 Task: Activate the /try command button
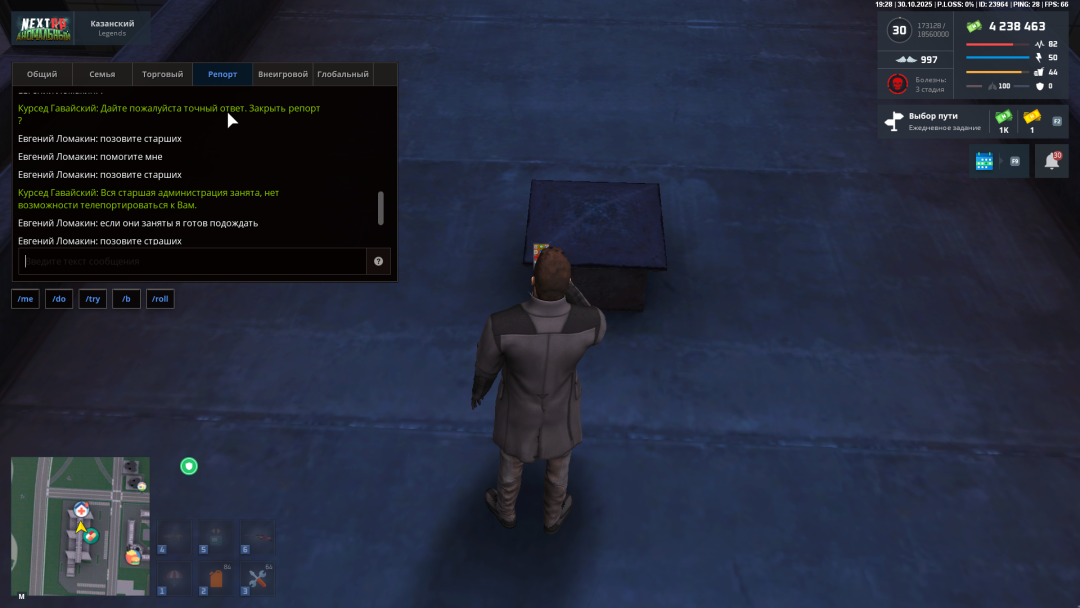[x=93, y=299]
